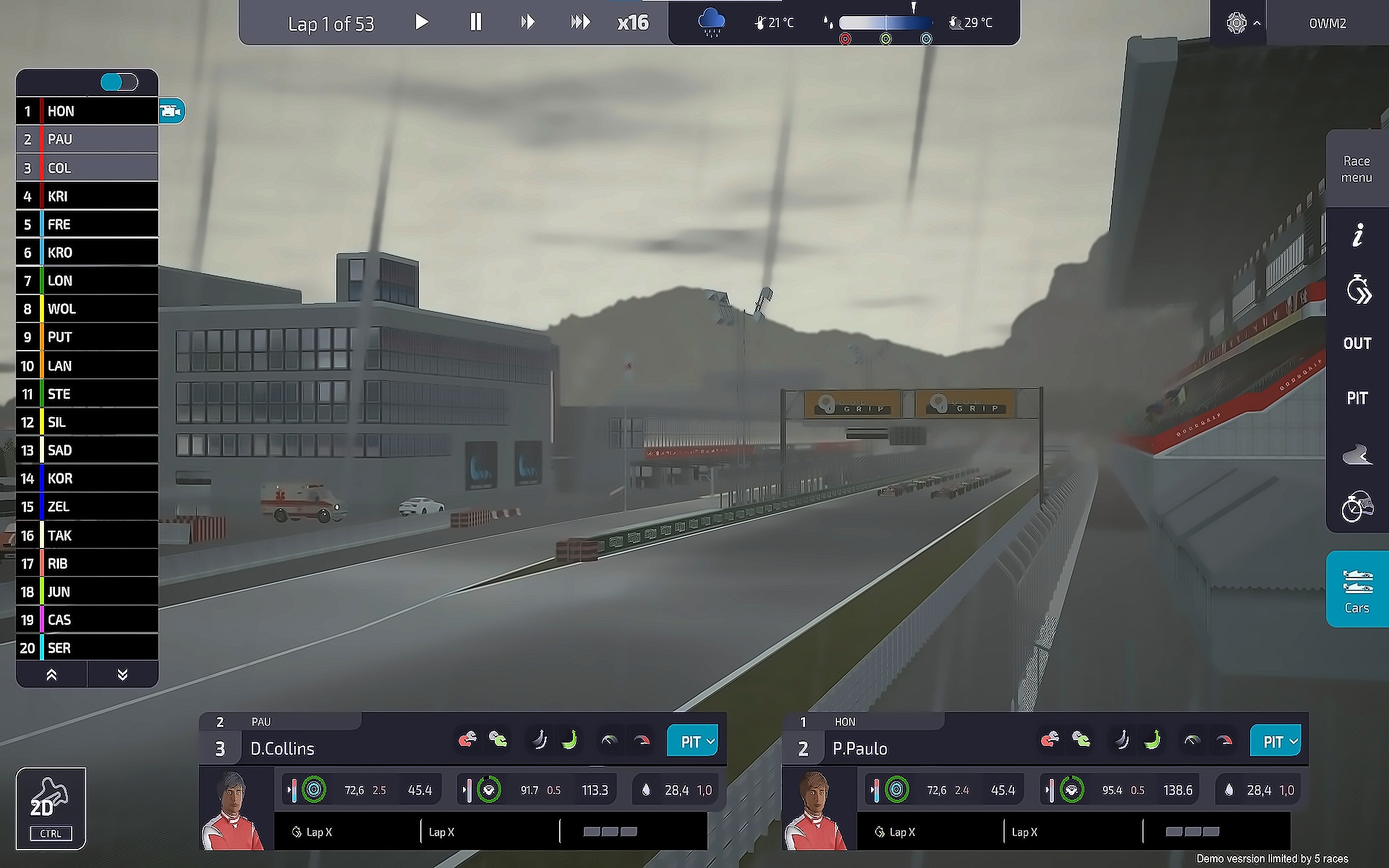The height and width of the screenshot is (868, 1389).
Task: Switch to the 2D track view
Action: (x=51, y=808)
